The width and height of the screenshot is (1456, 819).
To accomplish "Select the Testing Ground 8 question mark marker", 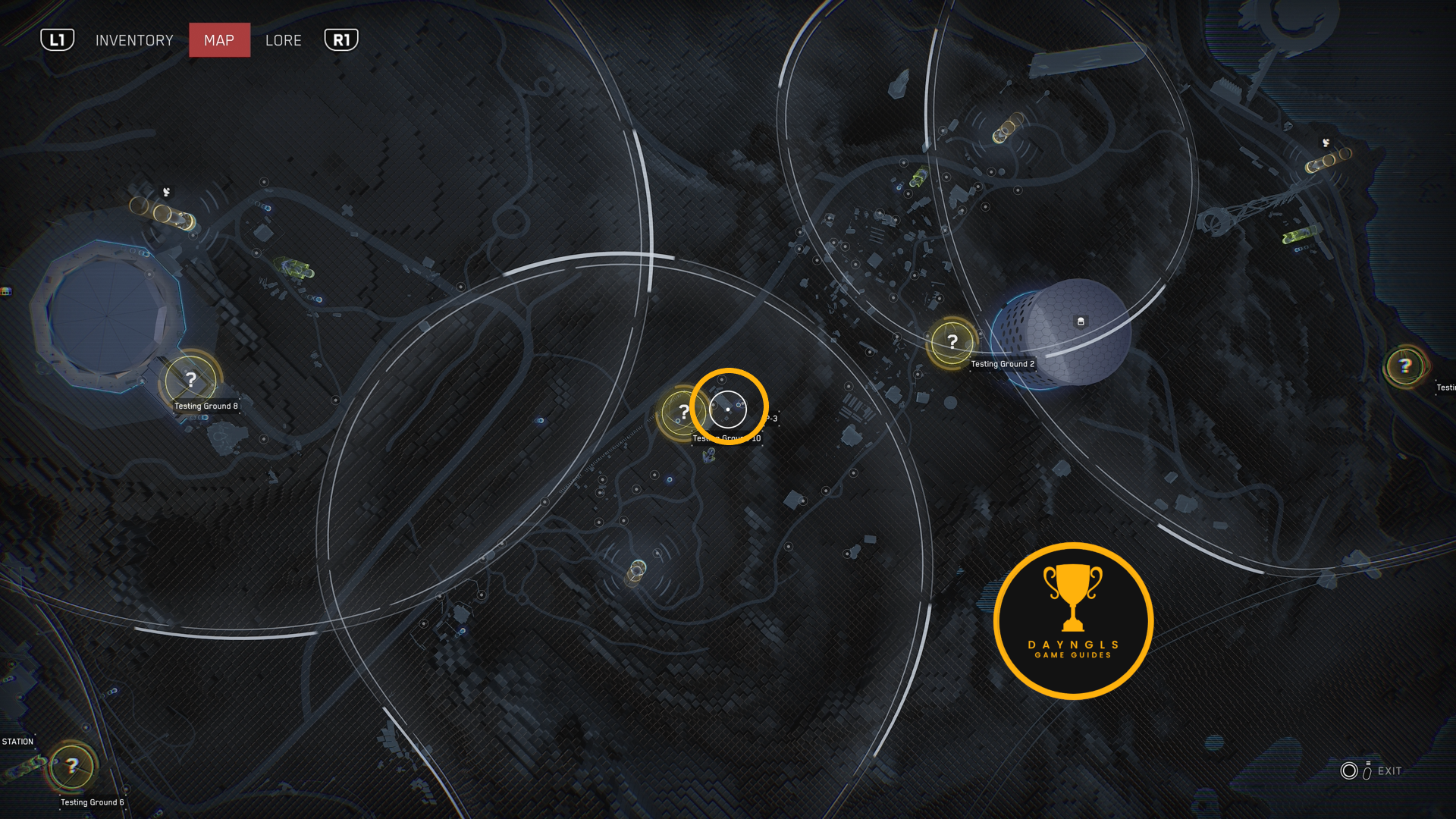I will click(191, 379).
